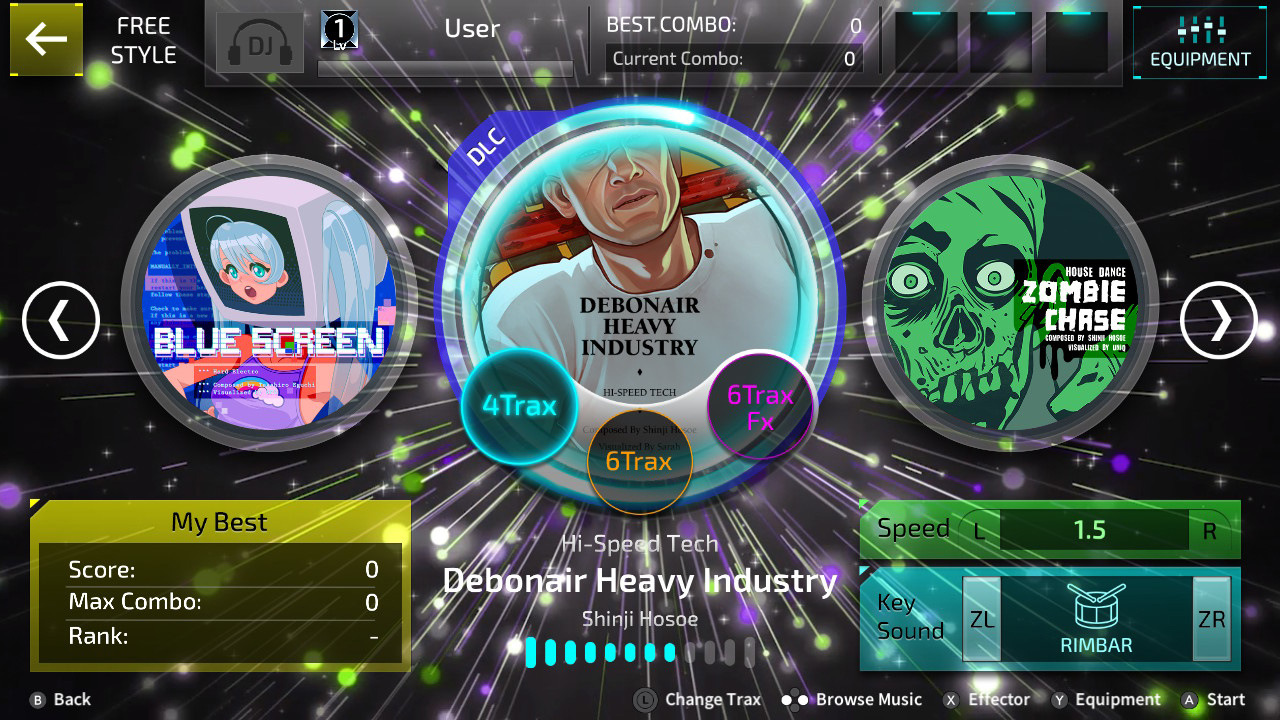
Task: Select the 4Trax mode
Action: click(520, 406)
